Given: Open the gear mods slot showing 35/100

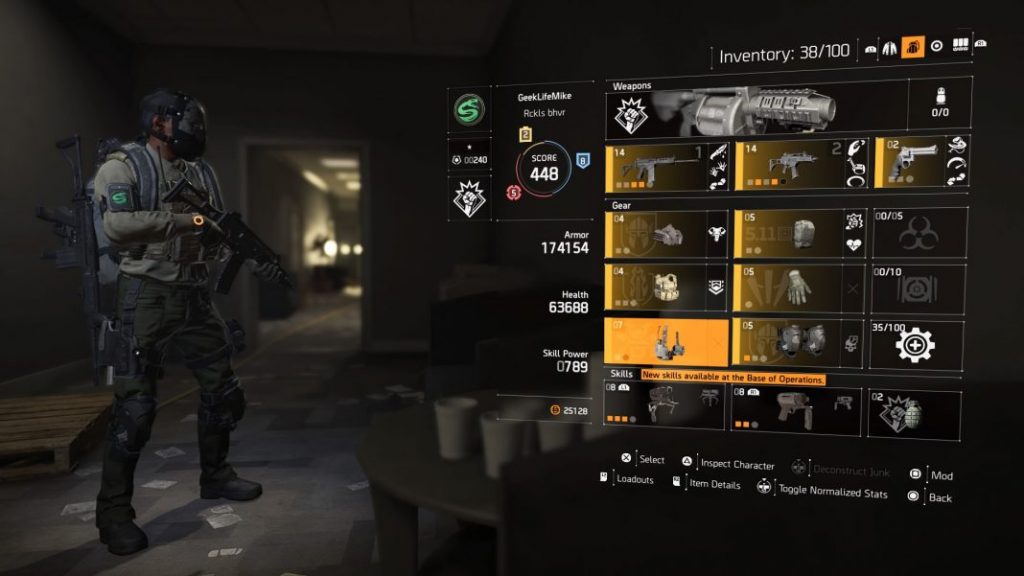Looking at the screenshot, I should (917, 344).
